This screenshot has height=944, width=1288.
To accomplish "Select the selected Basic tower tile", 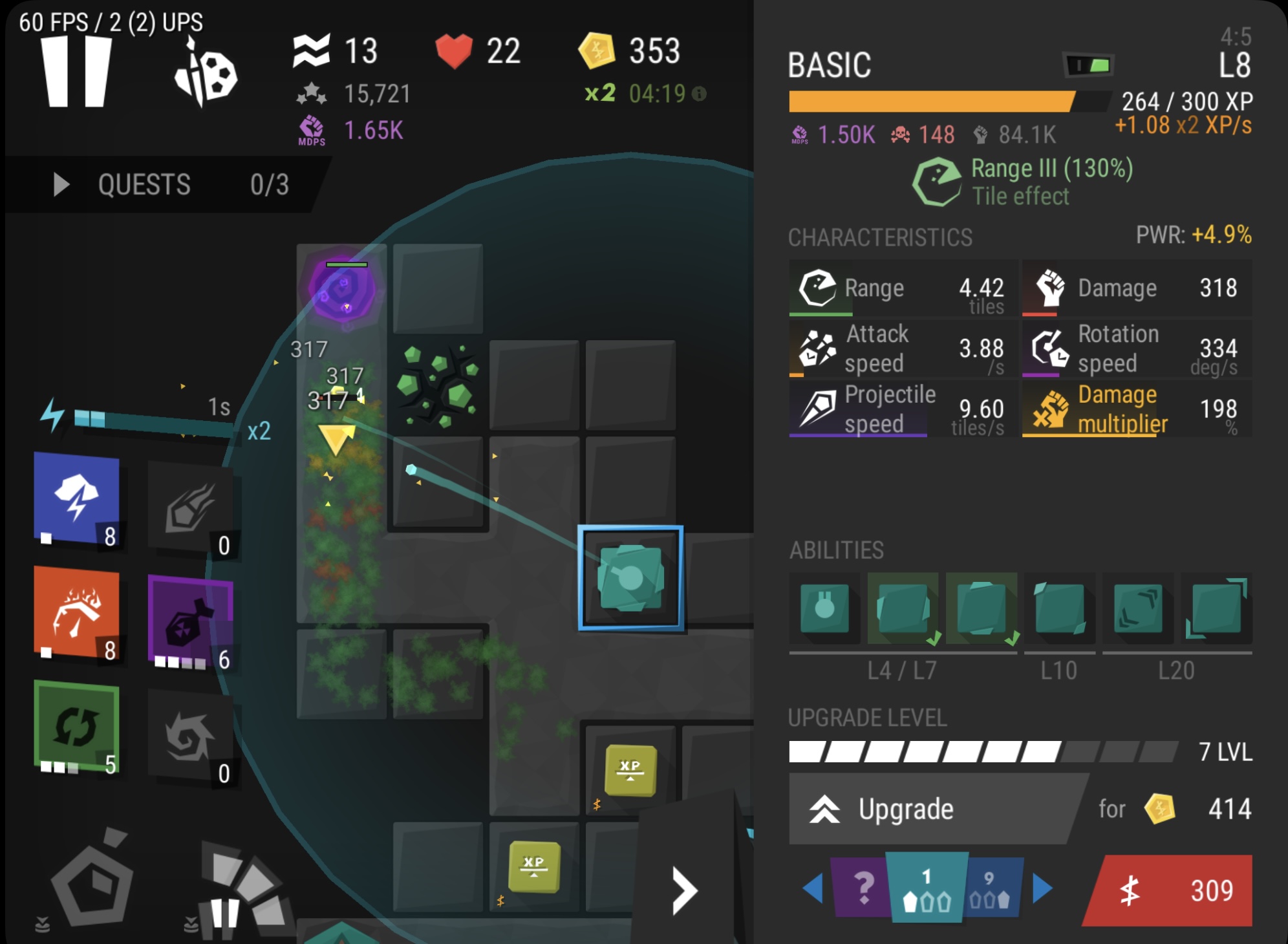I will click(630, 577).
